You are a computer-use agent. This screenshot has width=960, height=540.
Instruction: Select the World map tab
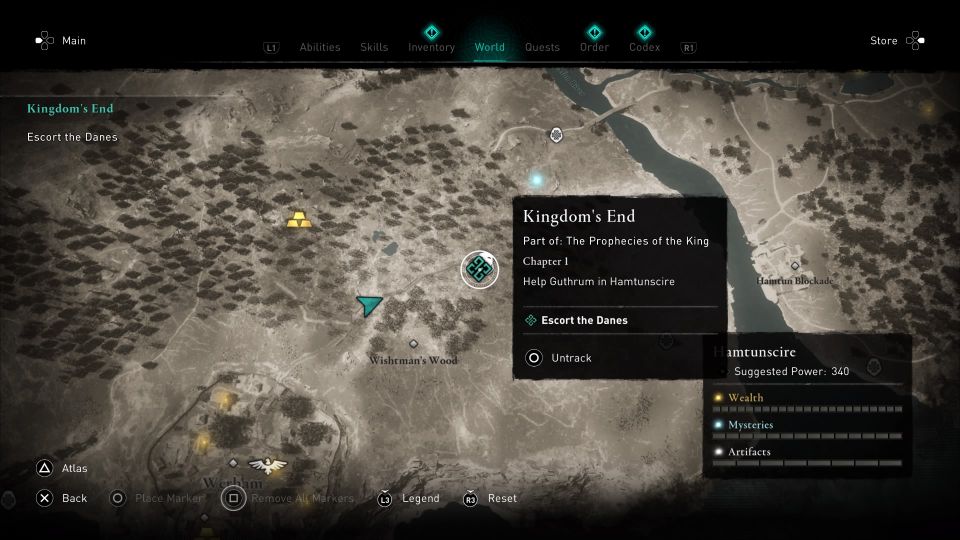[490, 47]
